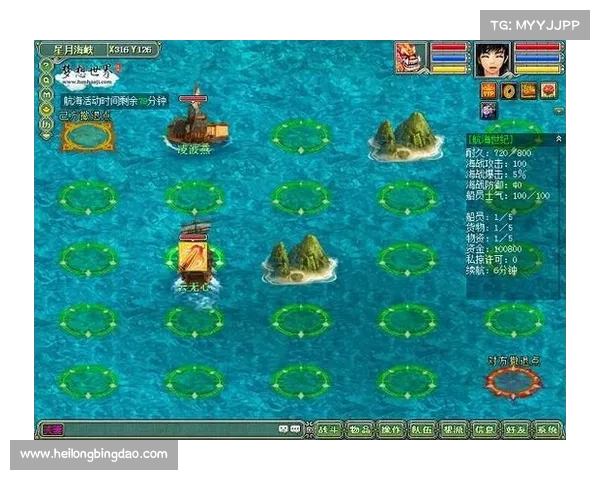Select the 操作 (Actions) button
Viewport: 600px width, 480px height.
click(x=391, y=430)
